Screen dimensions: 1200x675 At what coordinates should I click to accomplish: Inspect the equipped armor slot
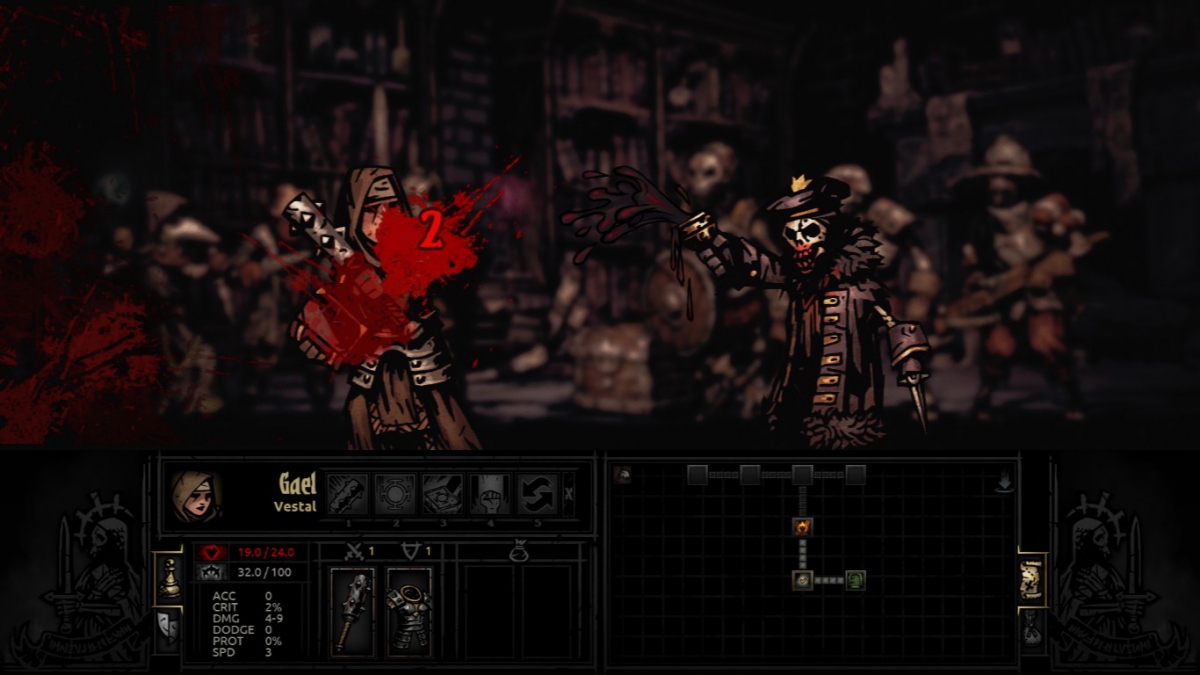409,611
